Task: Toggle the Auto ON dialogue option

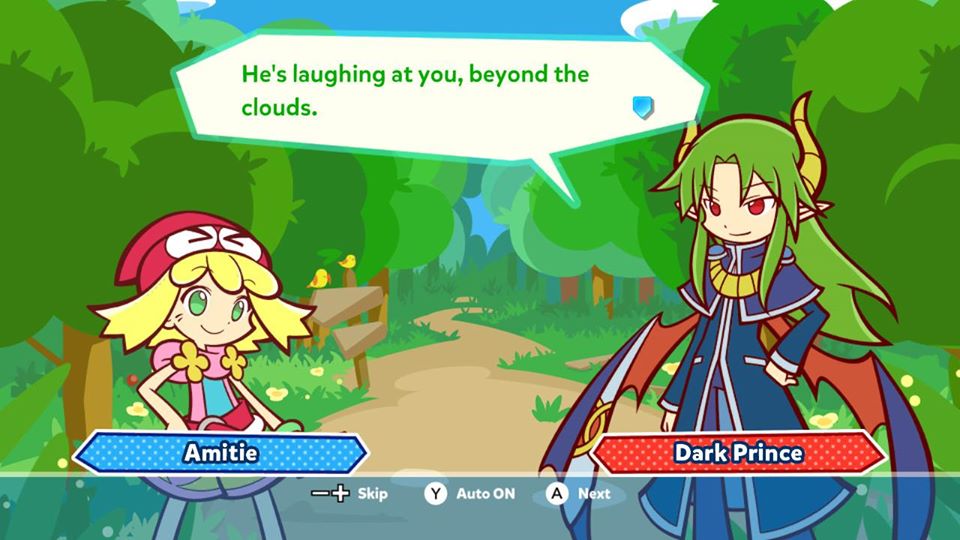Action: coord(469,493)
